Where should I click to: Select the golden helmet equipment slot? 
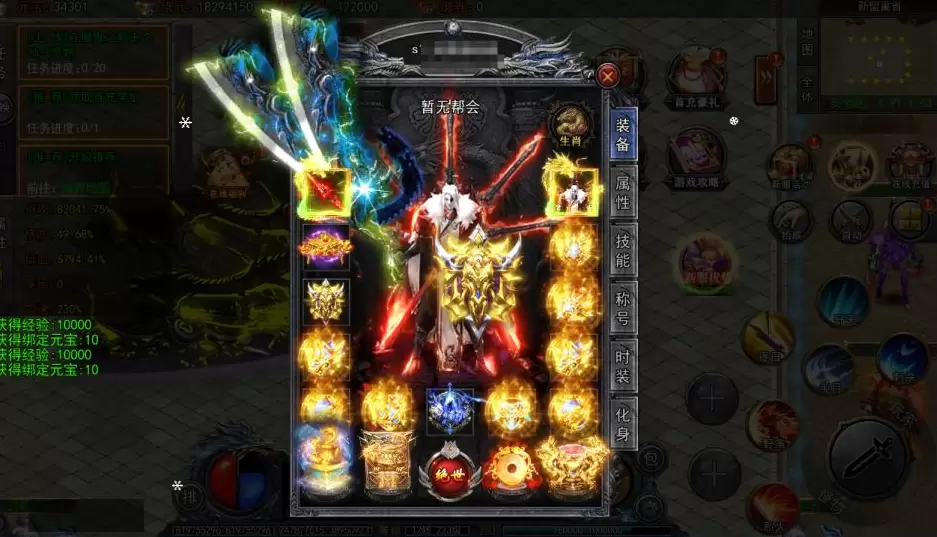(x=325, y=301)
